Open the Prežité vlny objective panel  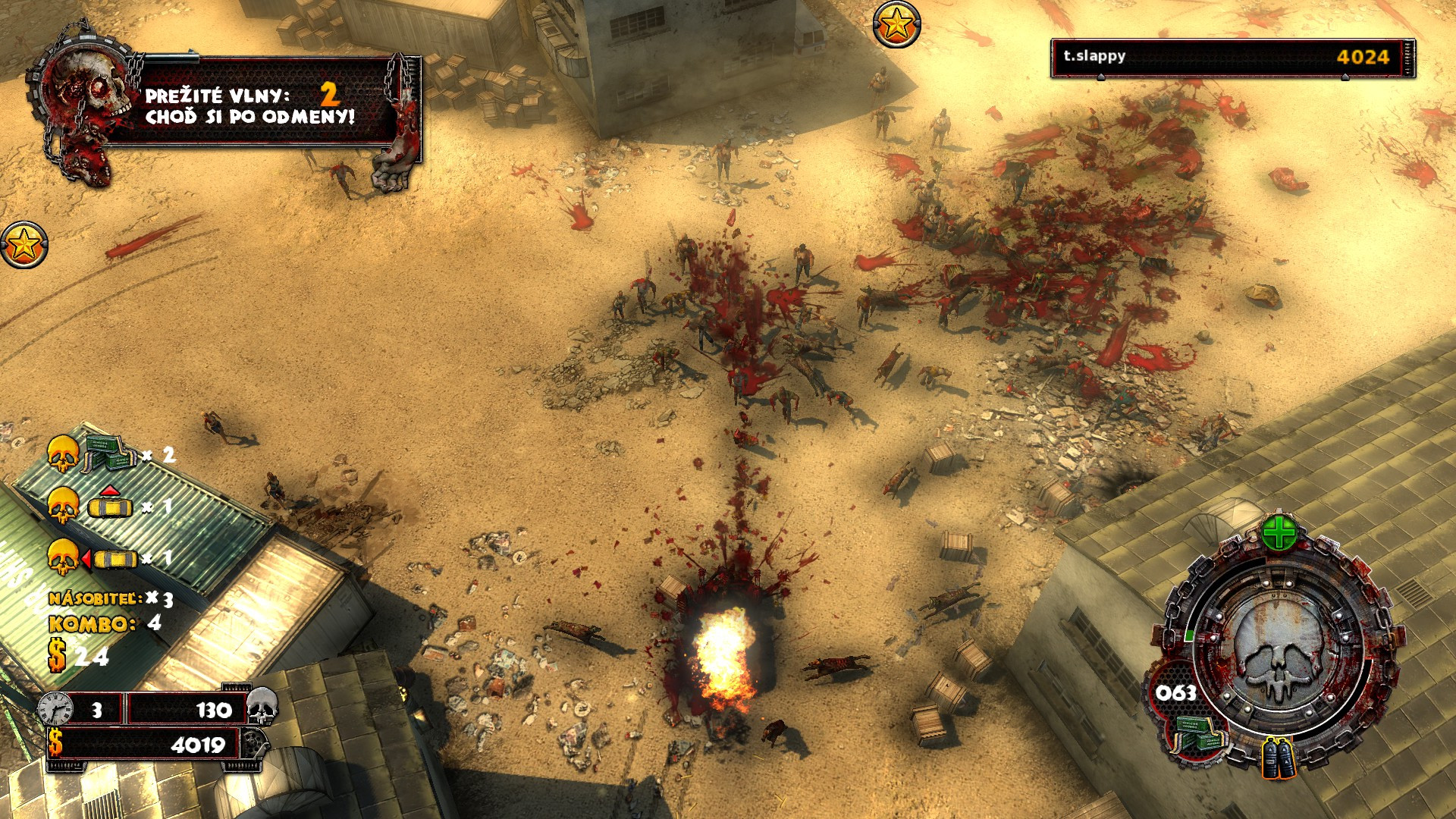click(x=250, y=106)
